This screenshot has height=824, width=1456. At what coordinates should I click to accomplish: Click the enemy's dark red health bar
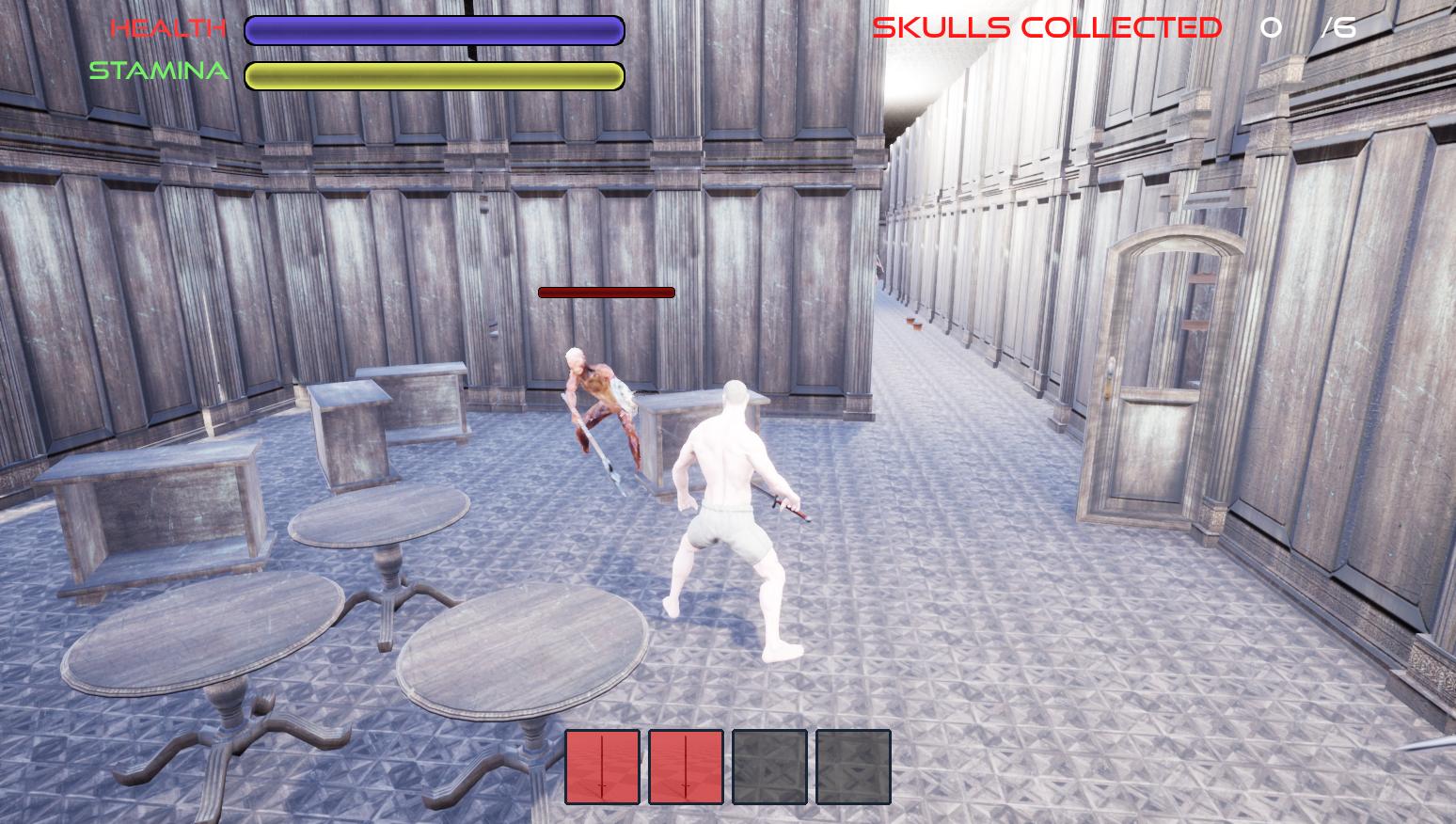pos(606,292)
